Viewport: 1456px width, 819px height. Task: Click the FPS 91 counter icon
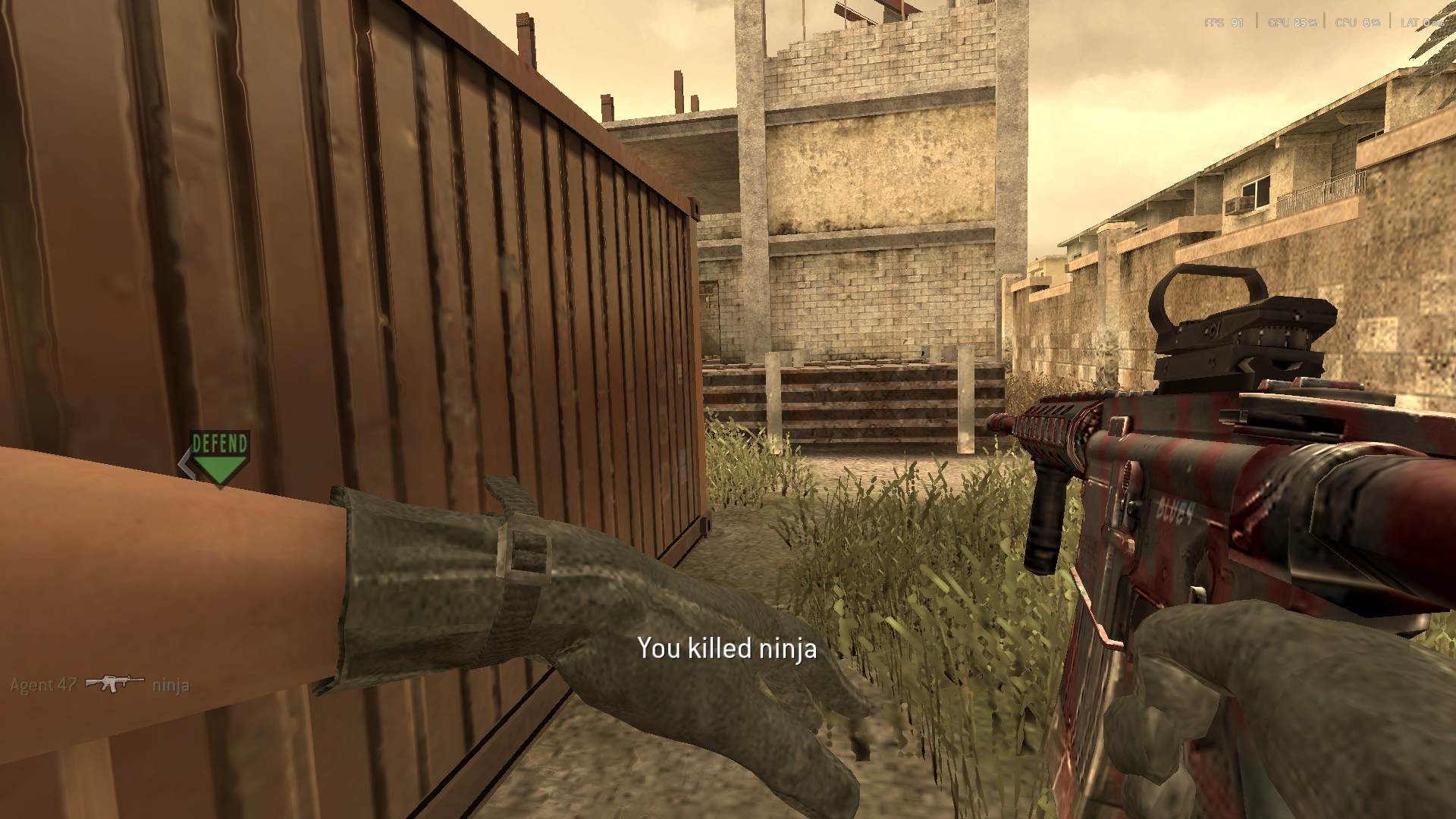[1223, 21]
